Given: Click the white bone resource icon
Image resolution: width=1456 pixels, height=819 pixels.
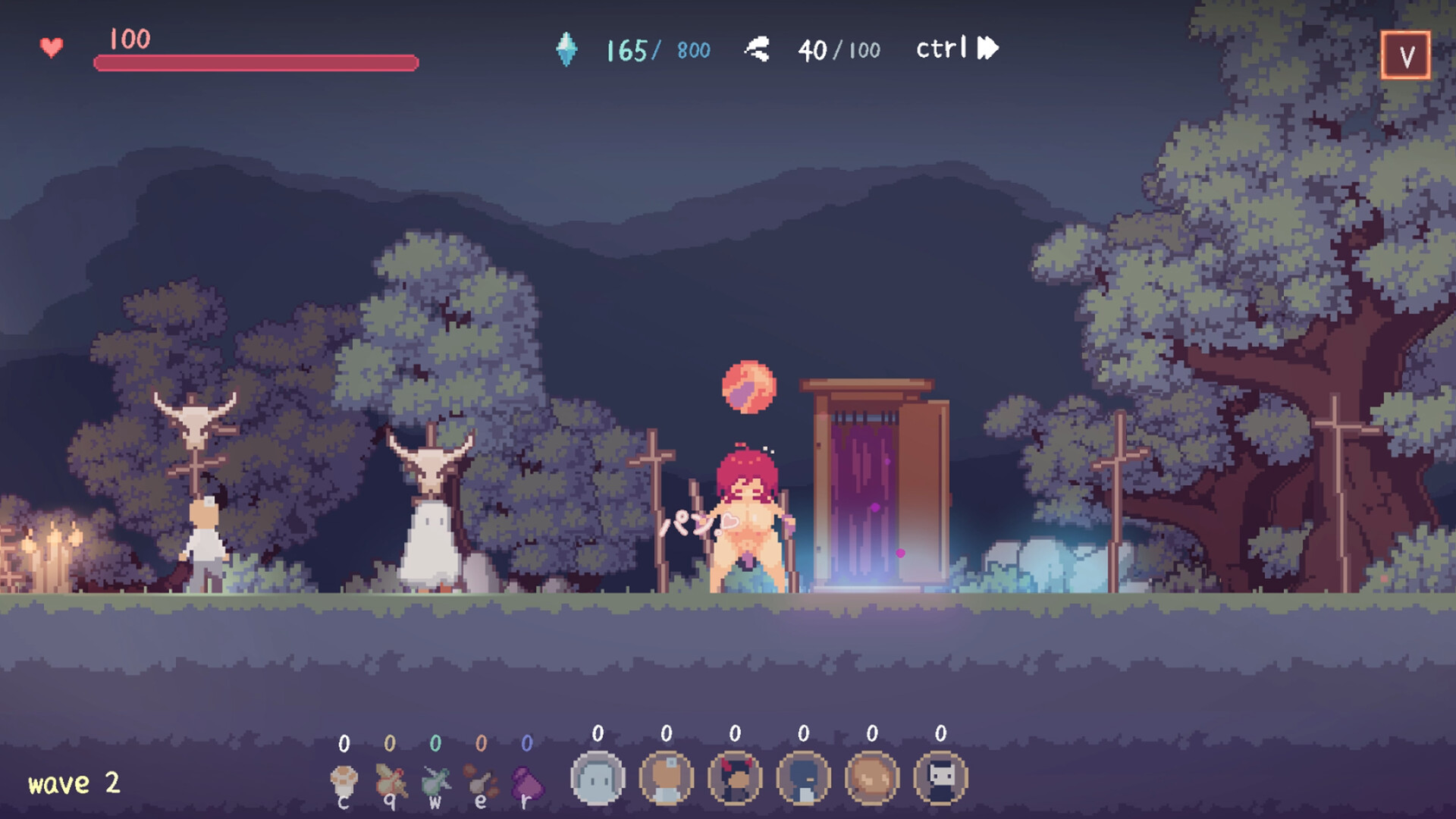Looking at the screenshot, I should pos(758,48).
